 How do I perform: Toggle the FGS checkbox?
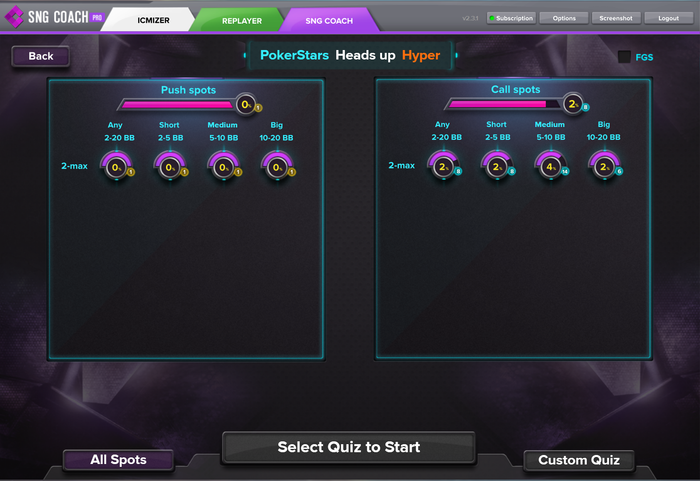(624, 57)
